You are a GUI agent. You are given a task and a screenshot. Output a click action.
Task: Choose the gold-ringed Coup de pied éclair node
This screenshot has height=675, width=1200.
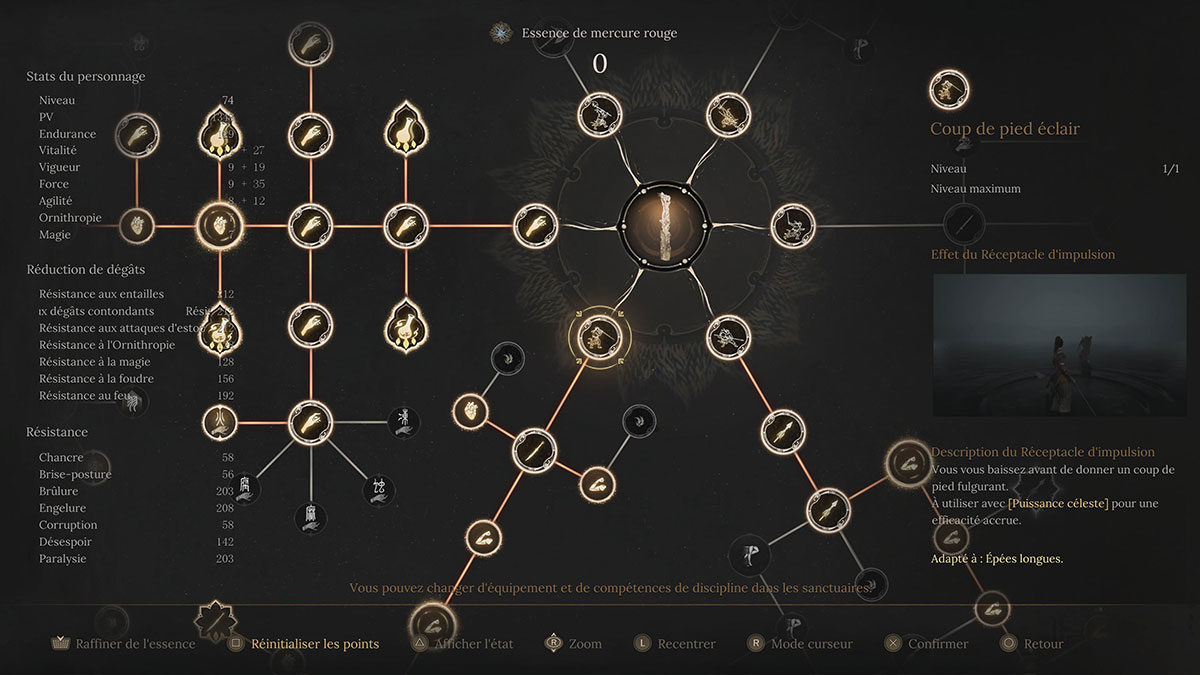[599, 337]
